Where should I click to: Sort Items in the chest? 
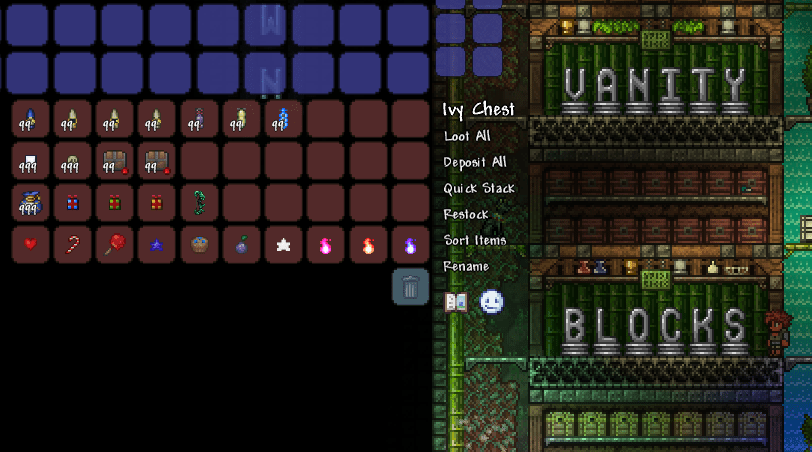pyautogui.click(x=475, y=240)
